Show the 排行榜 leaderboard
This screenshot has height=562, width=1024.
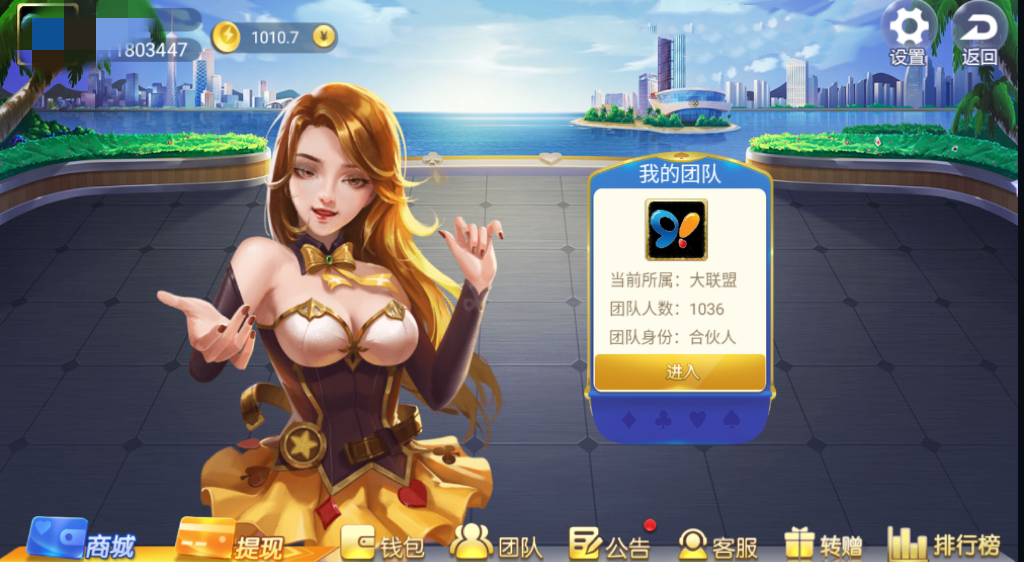click(x=944, y=545)
